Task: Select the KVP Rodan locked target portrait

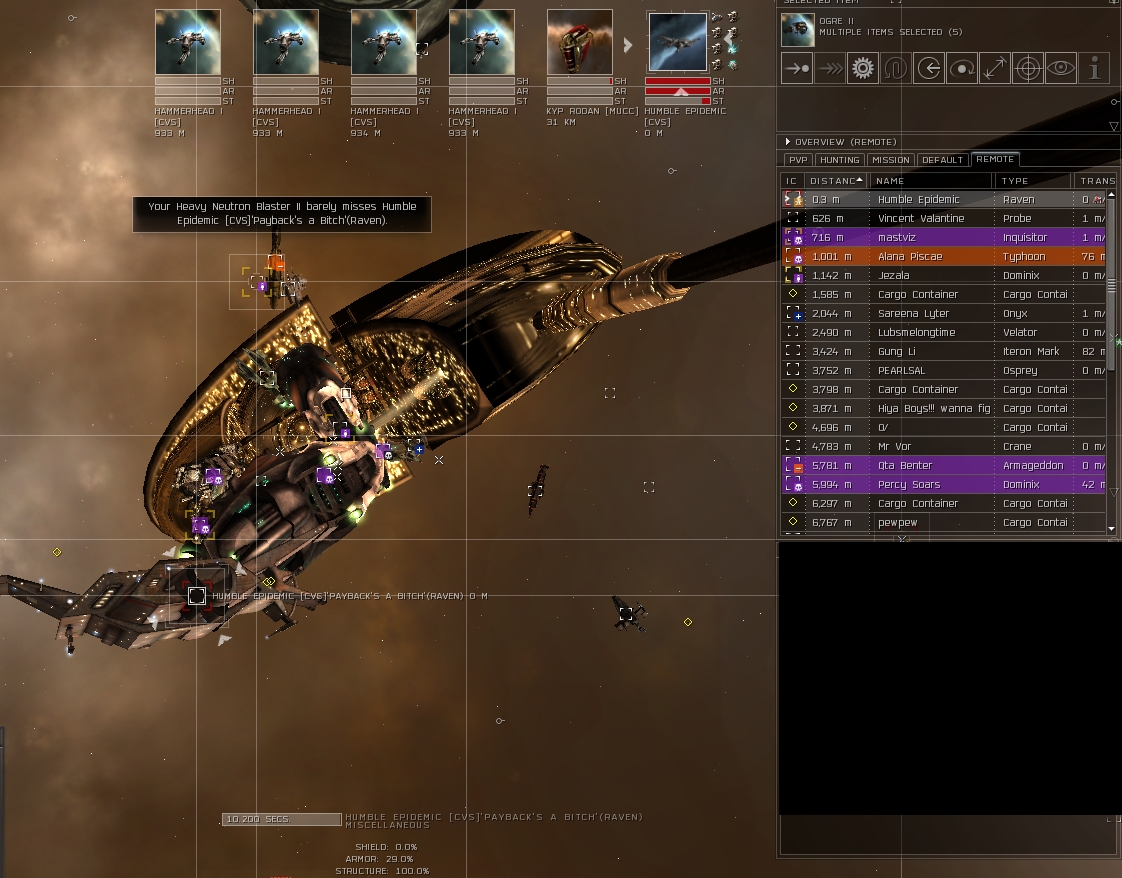Action: (580, 43)
